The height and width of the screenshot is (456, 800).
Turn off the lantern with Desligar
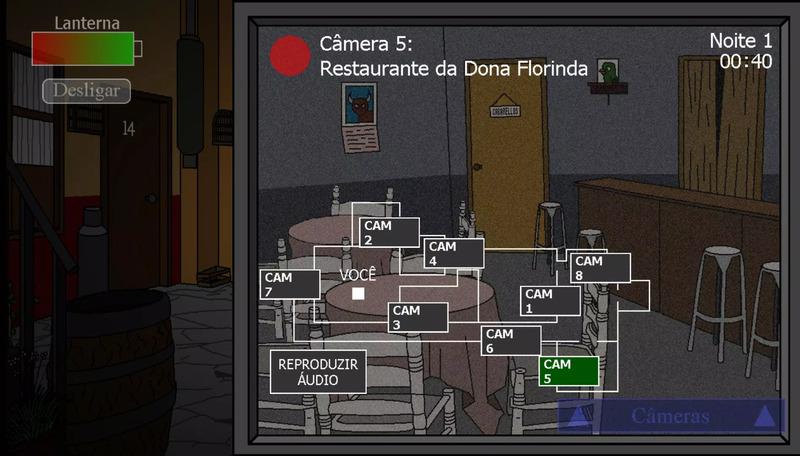(86, 91)
